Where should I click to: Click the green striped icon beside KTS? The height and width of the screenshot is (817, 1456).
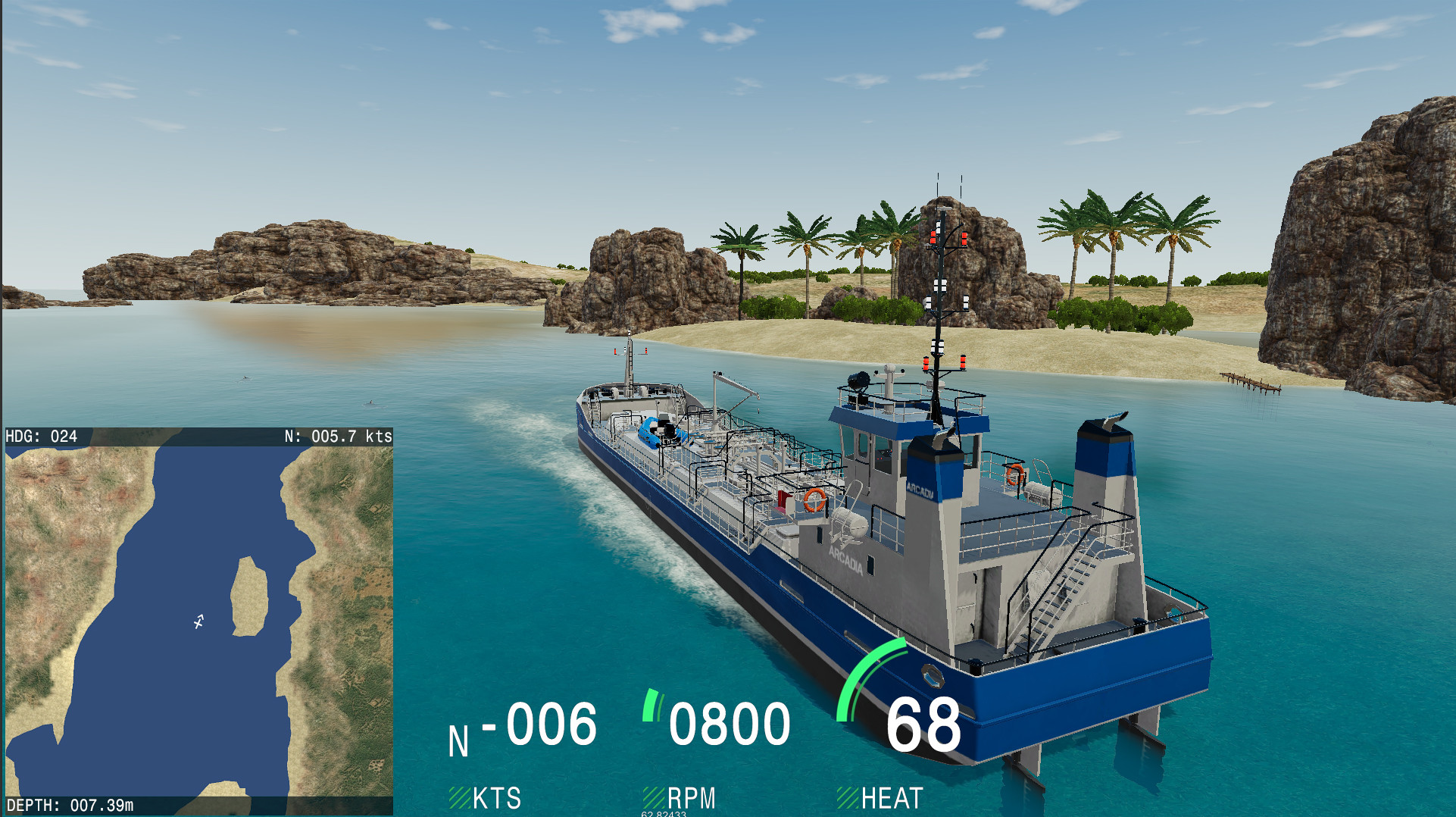coord(460,797)
